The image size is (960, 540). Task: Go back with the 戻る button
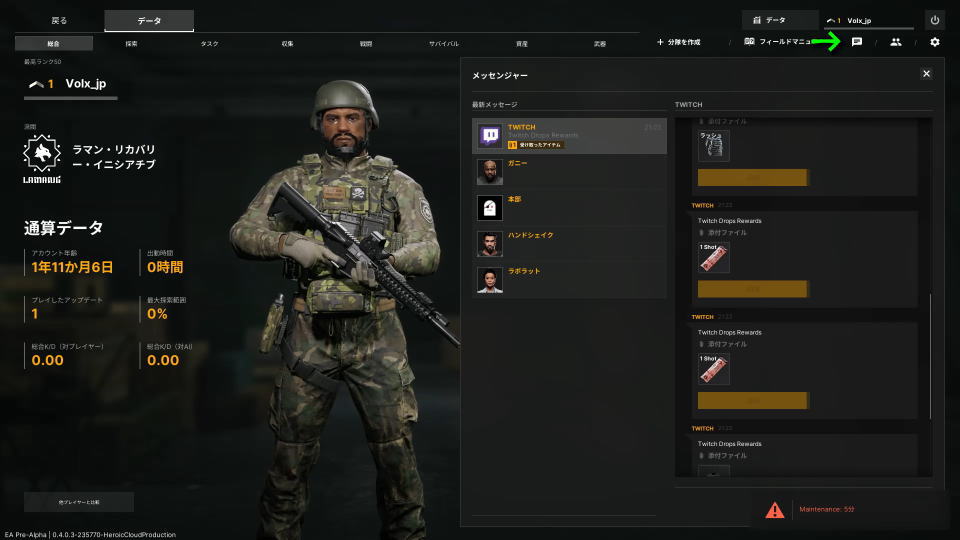[60, 20]
